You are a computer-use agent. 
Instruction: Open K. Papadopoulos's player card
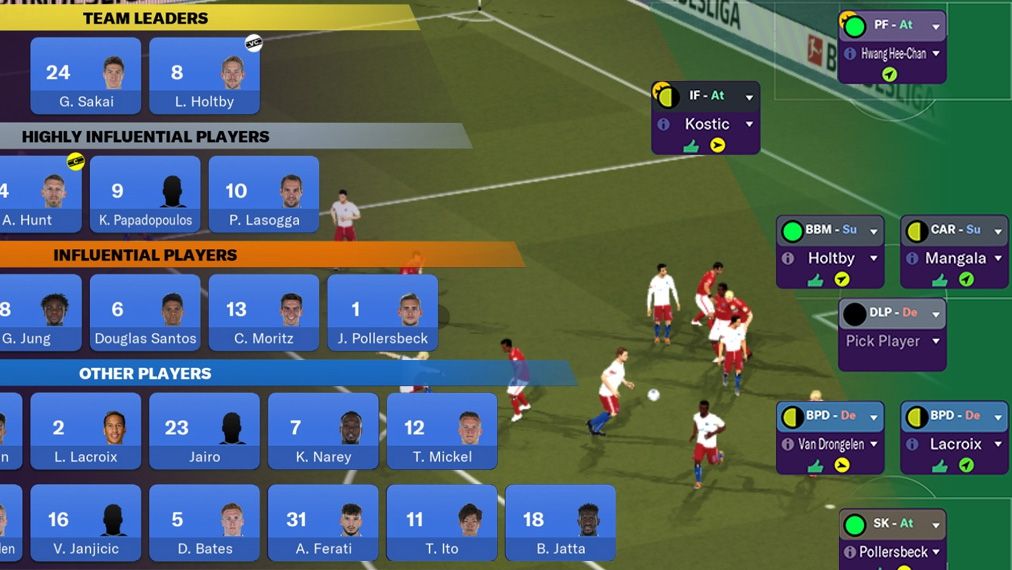[145, 194]
